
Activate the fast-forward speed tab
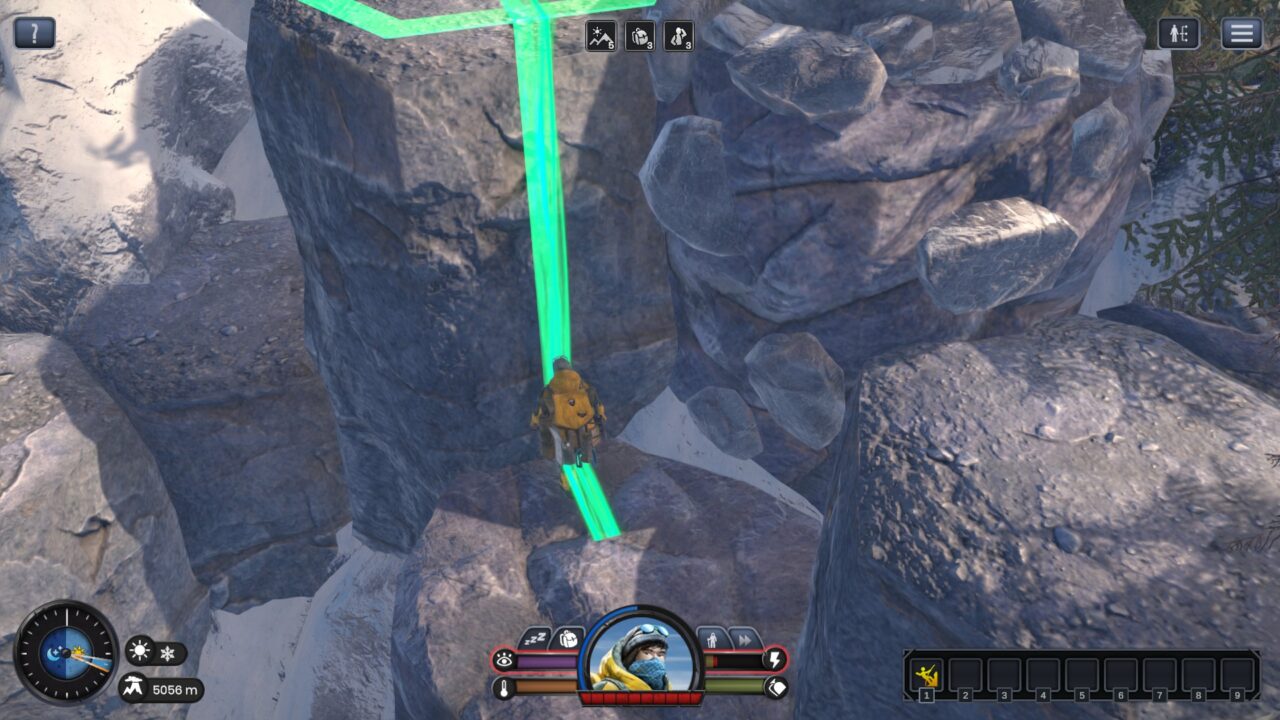coord(744,638)
